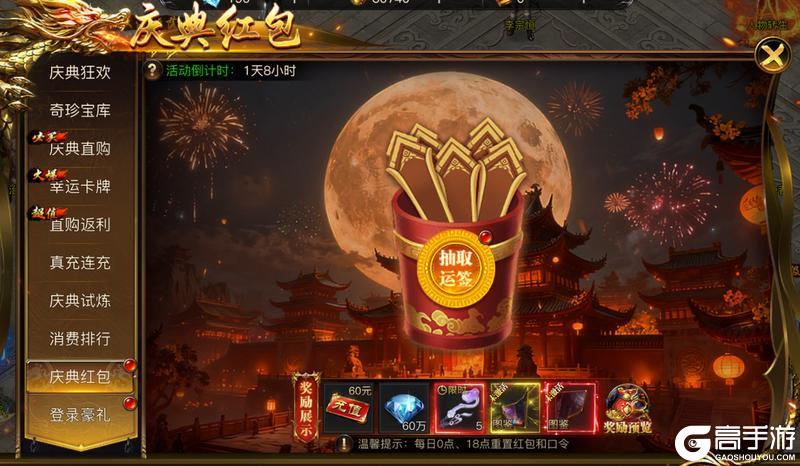The image size is (800, 466).
Task: Show the 庆典试炼 tab
Action: click(x=80, y=300)
